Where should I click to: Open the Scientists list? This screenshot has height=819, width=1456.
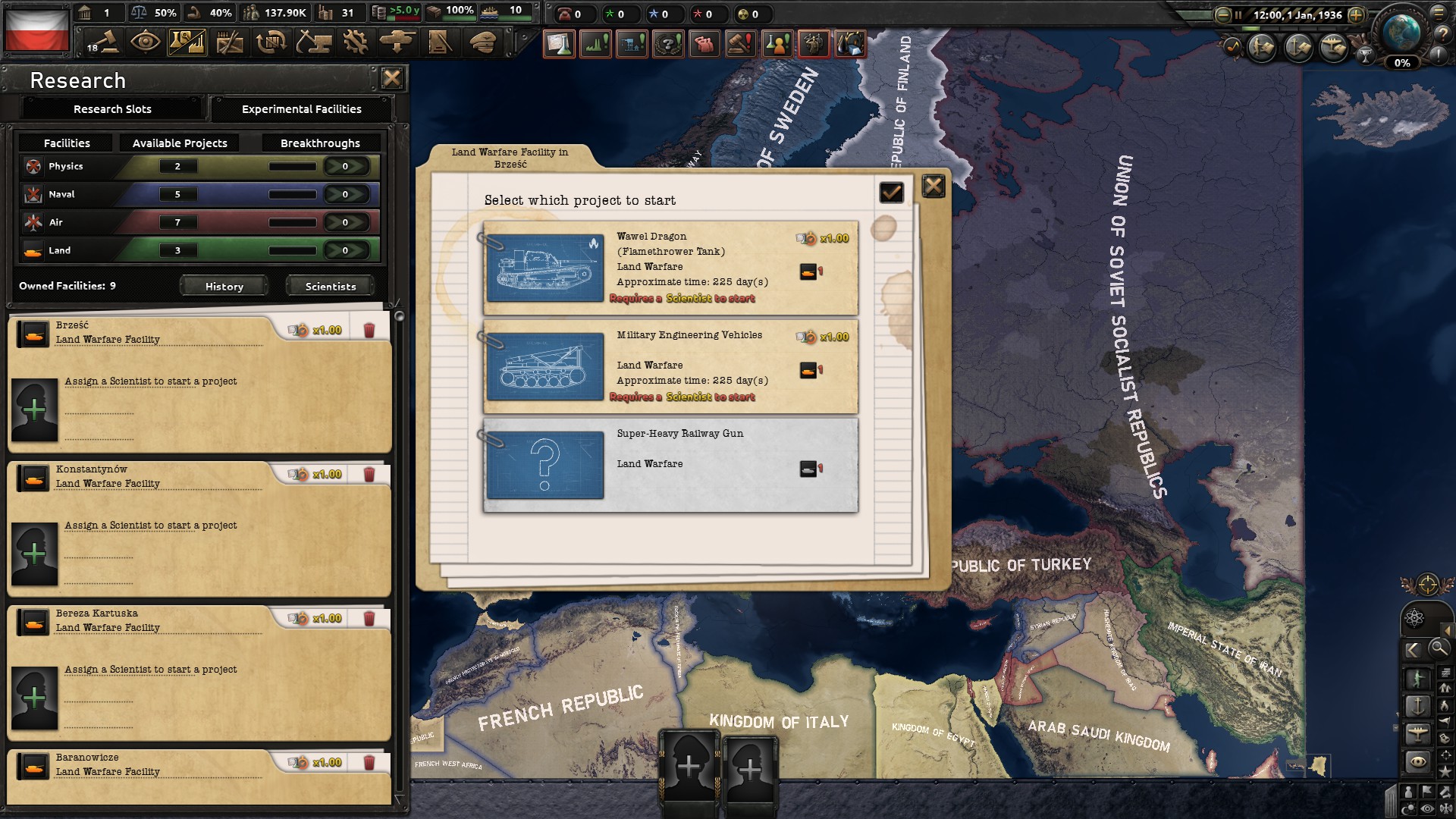[x=330, y=287]
